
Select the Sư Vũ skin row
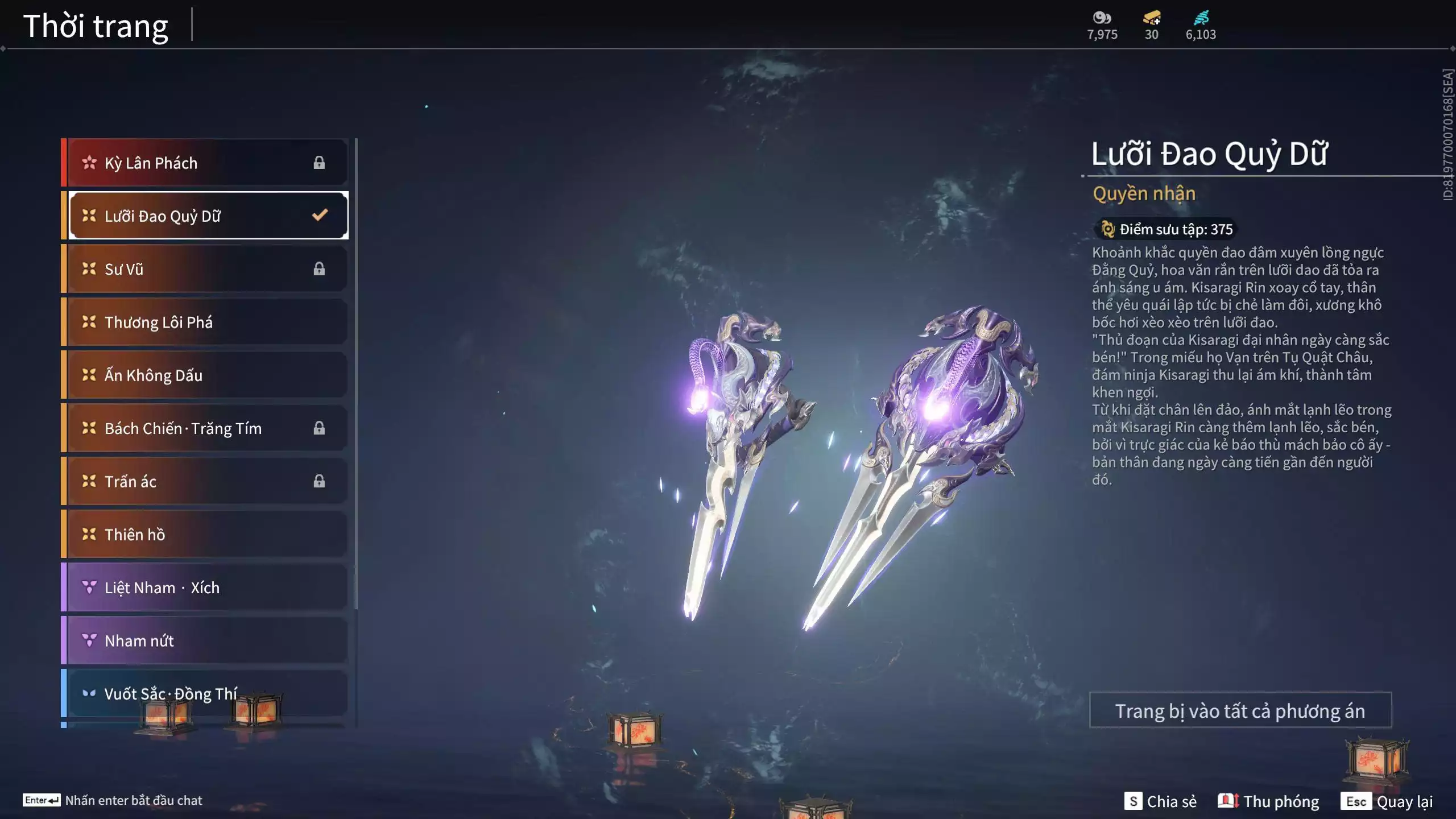(205, 269)
